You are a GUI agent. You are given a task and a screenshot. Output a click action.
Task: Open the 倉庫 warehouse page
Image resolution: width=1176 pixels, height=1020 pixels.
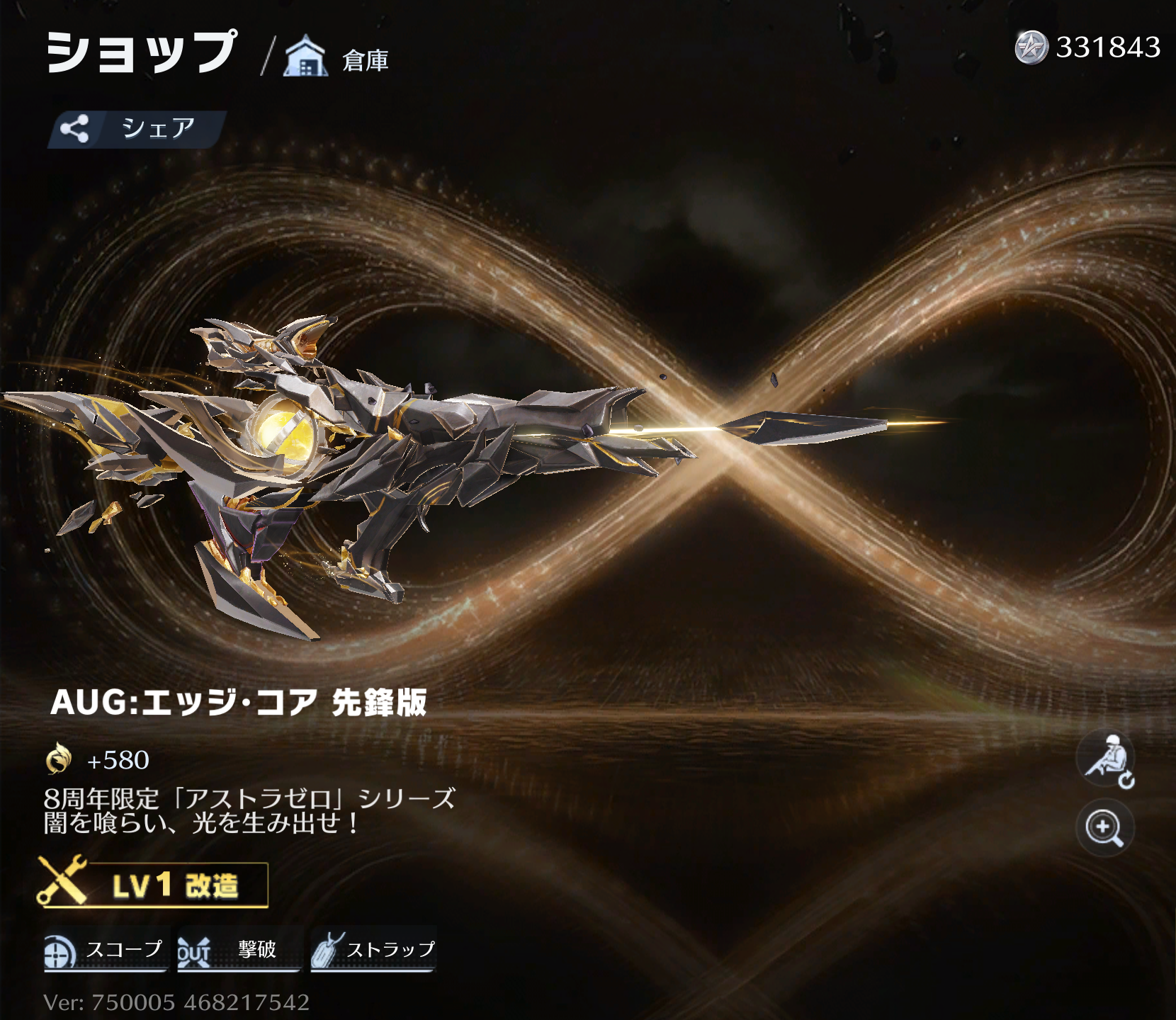coord(337,57)
